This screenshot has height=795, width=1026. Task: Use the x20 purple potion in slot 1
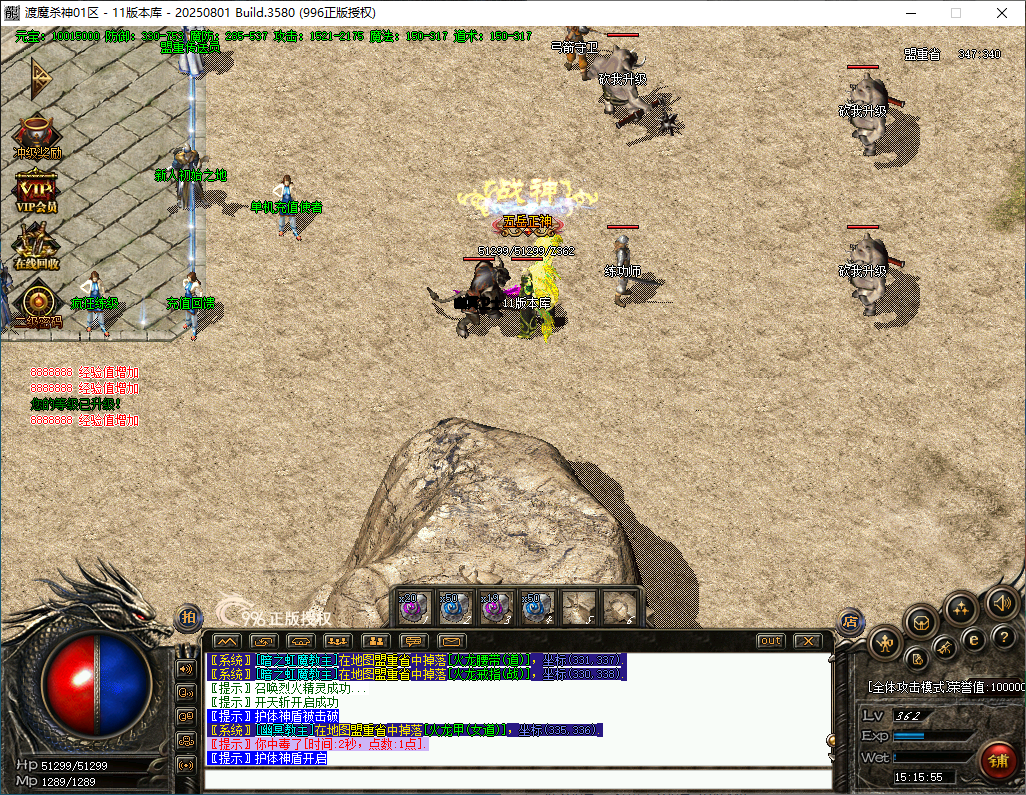[414, 606]
